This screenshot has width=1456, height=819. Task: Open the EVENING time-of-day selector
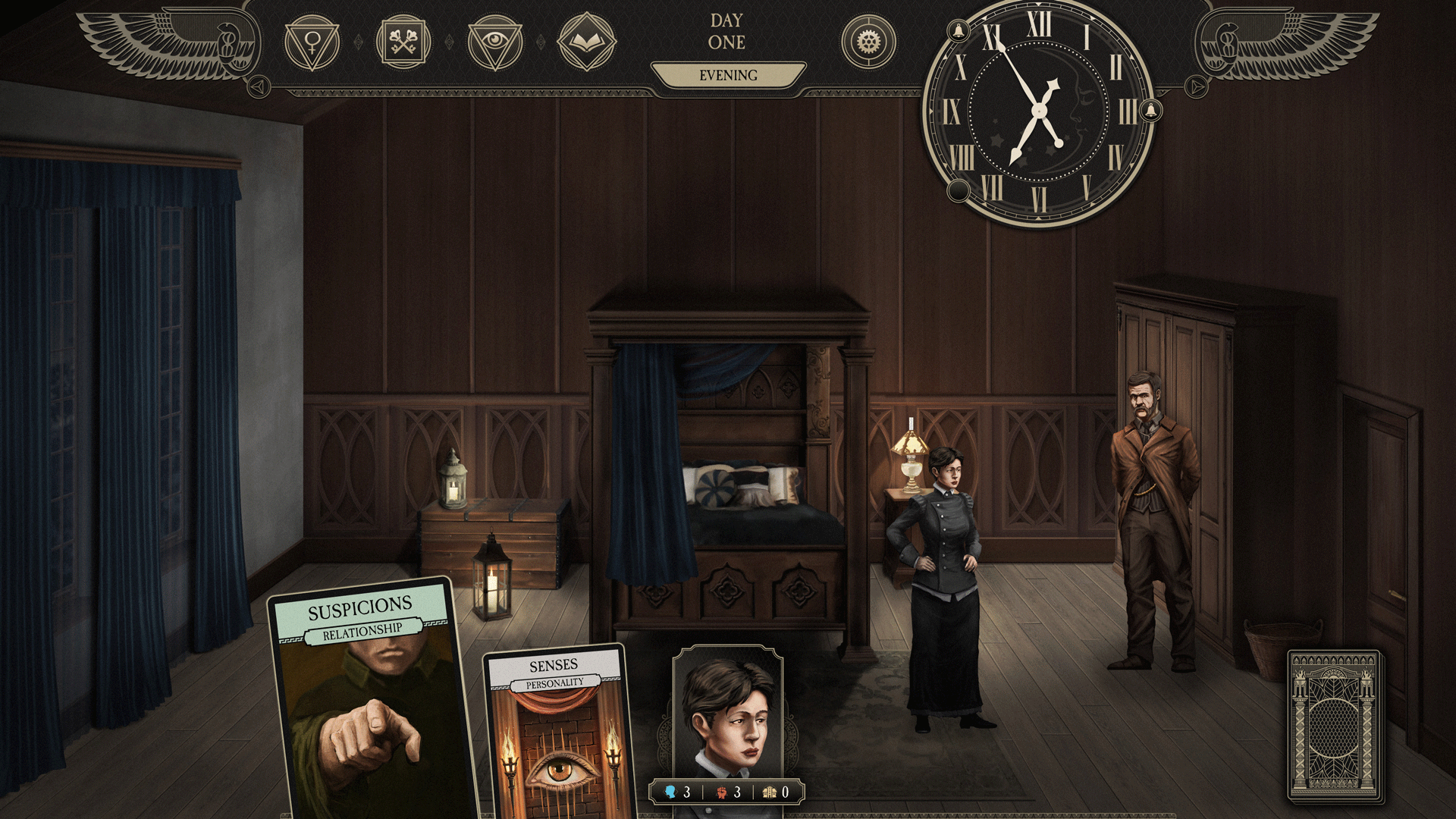point(727,75)
